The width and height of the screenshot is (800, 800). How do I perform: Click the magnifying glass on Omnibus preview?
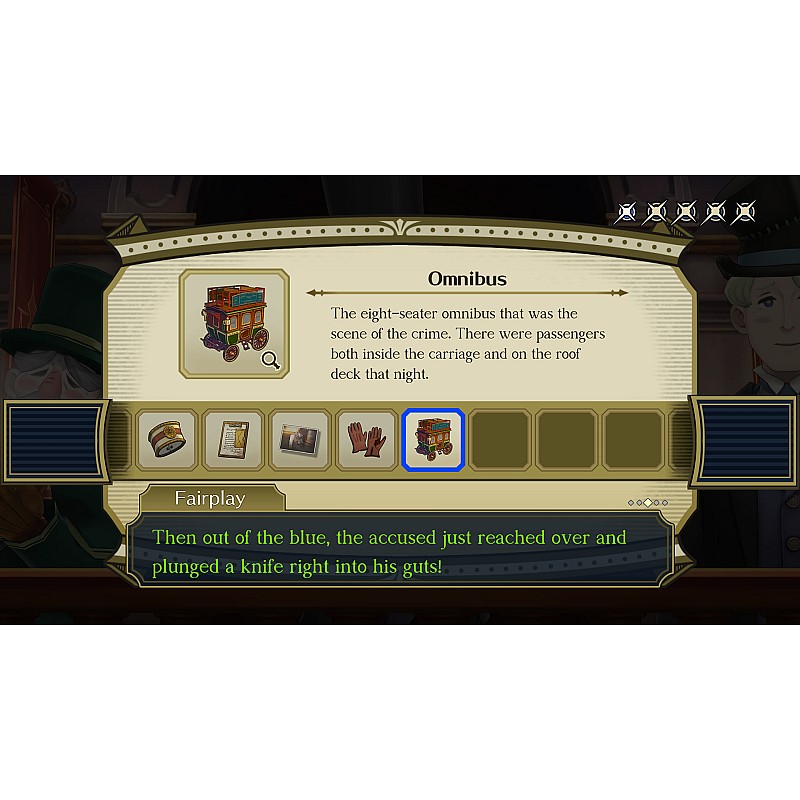pos(270,360)
